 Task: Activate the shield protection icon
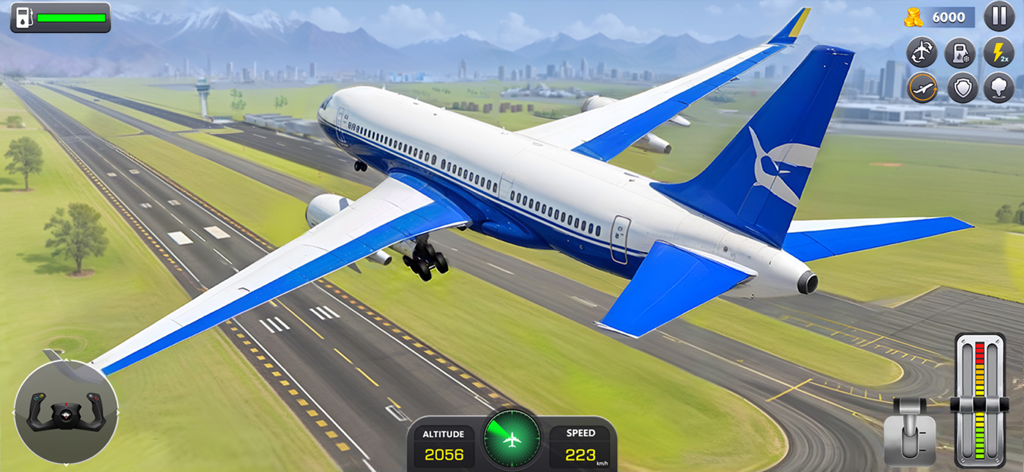click(960, 88)
